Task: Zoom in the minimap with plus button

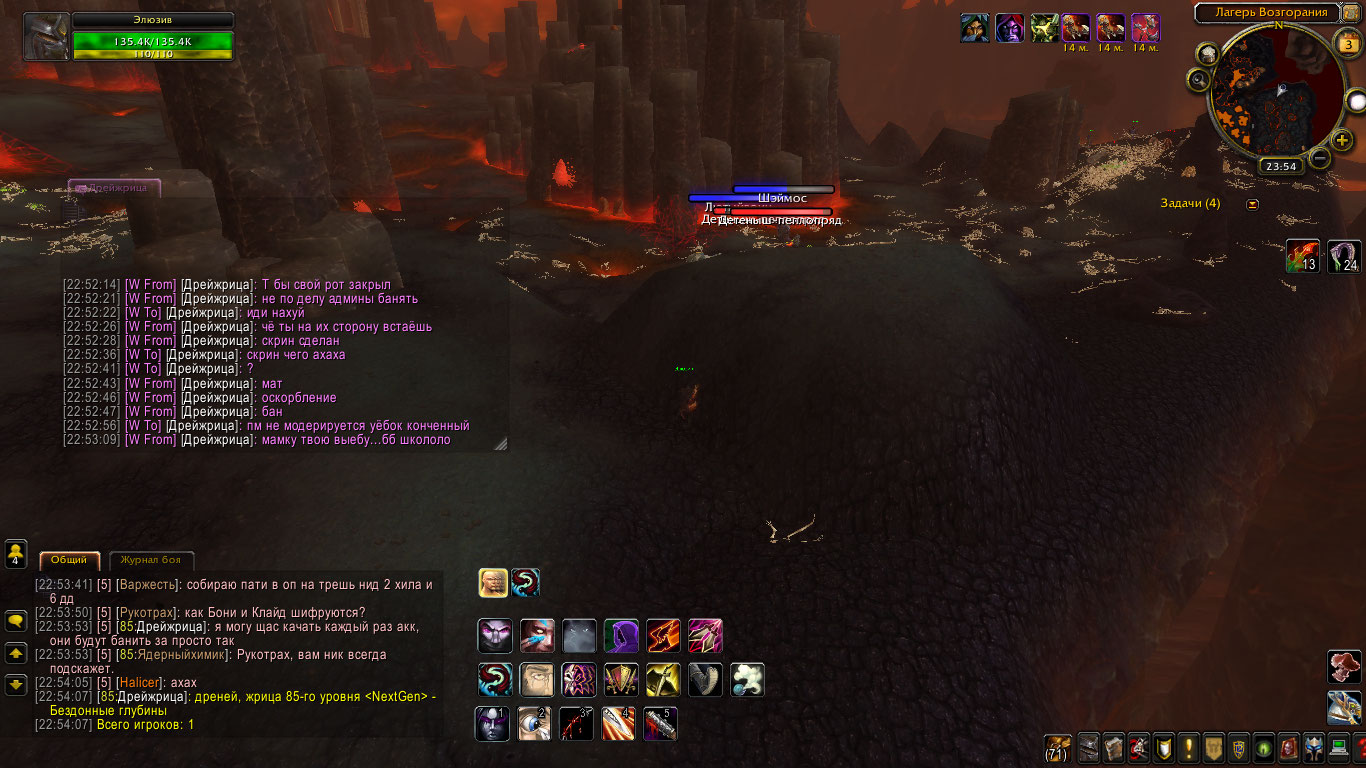Action: [1342, 140]
